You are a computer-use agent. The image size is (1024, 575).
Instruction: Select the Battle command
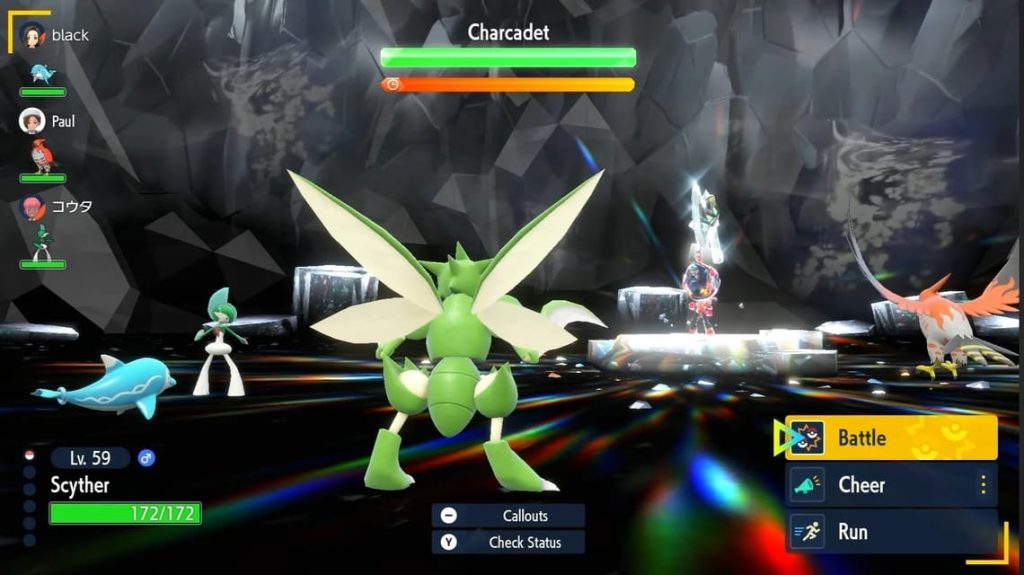click(891, 437)
